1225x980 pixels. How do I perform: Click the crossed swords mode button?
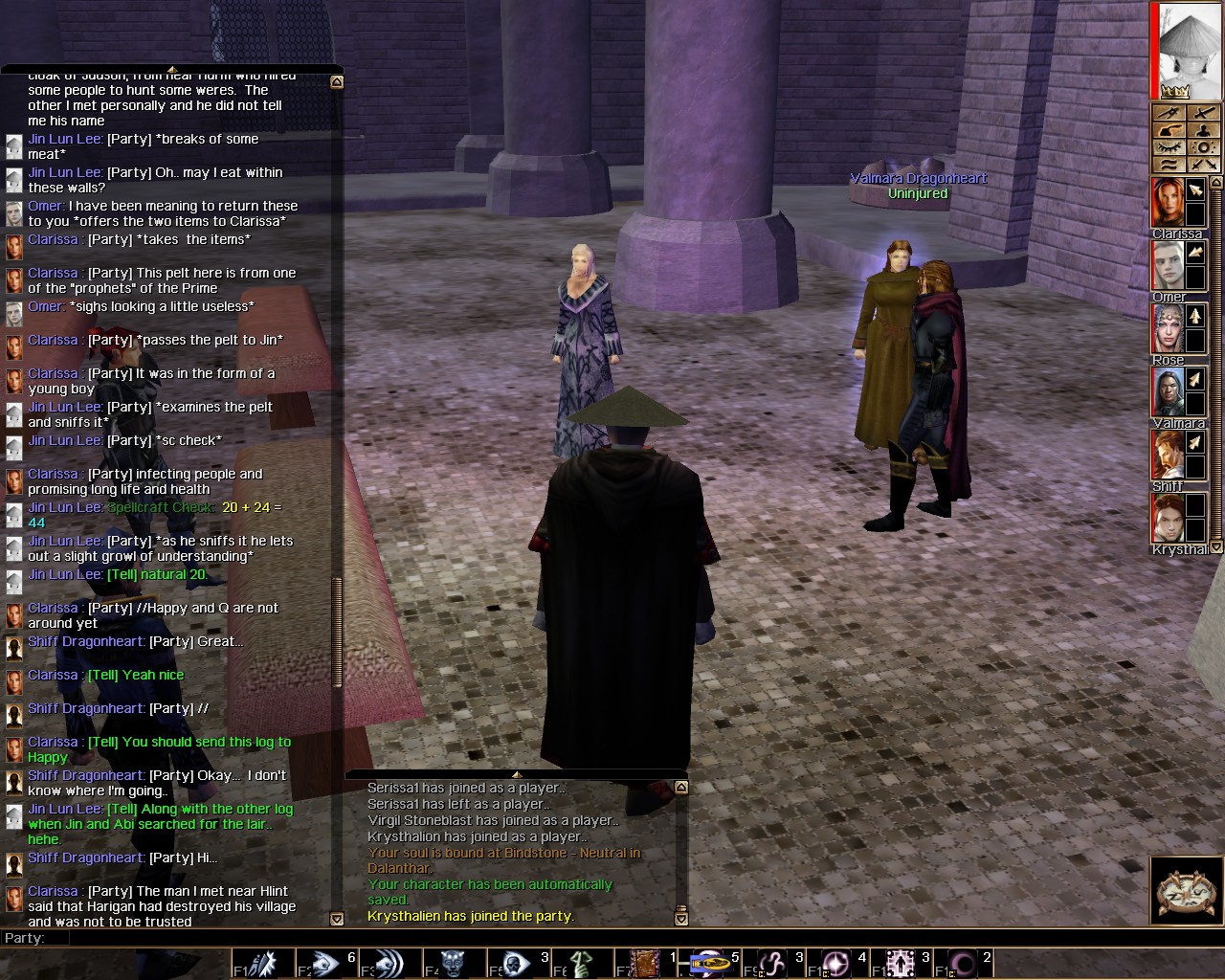[1203, 165]
